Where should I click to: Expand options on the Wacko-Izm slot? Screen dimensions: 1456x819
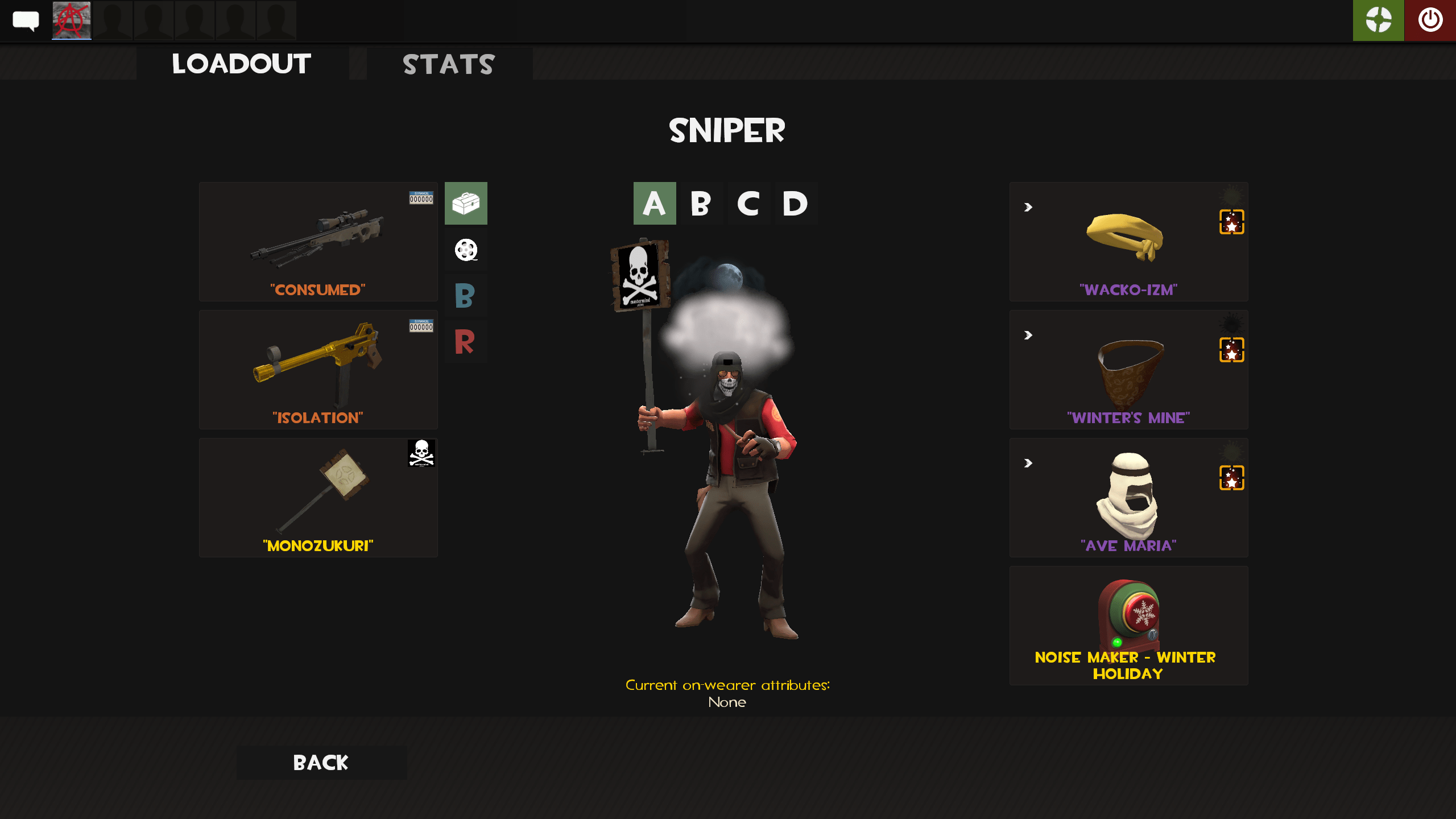(1027, 208)
